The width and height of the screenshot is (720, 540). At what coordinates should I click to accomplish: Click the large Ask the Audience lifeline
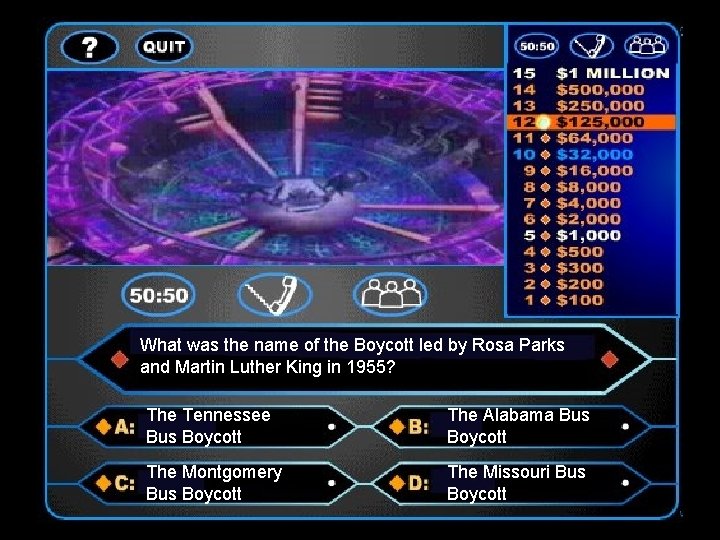pos(390,296)
